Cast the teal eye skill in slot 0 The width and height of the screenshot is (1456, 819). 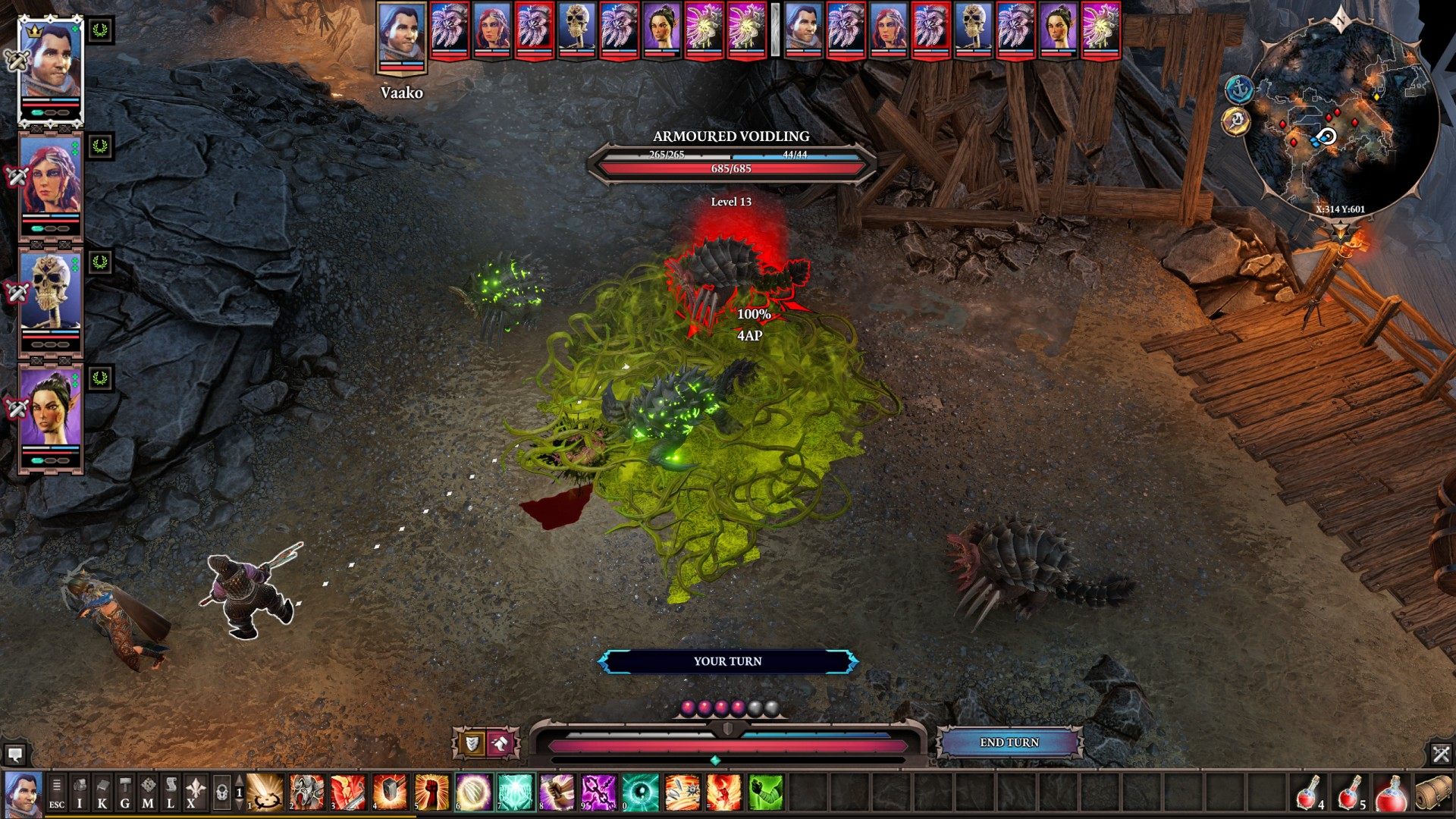pos(640,792)
